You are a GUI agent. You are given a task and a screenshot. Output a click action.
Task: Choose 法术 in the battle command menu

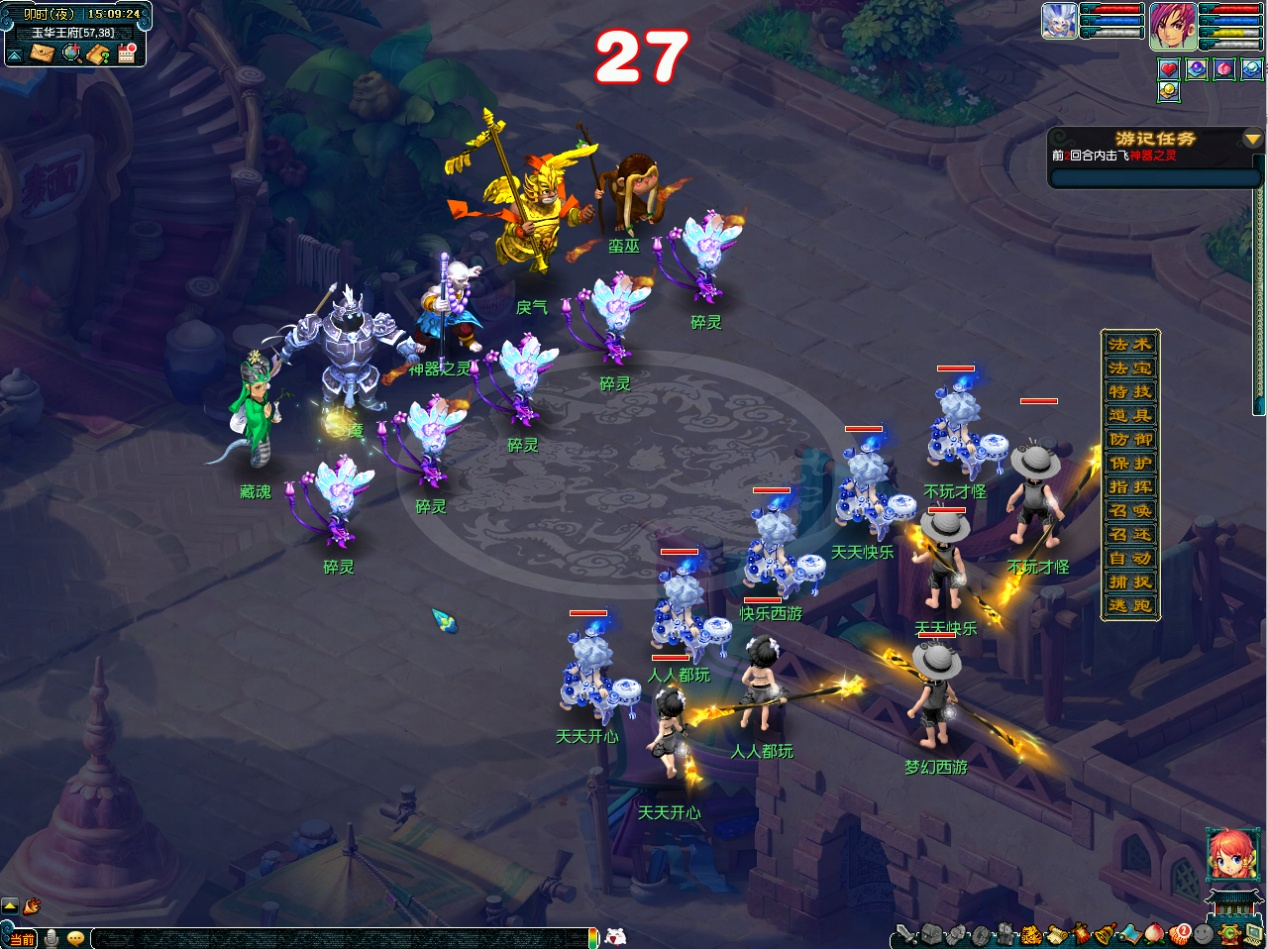tap(1130, 344)
